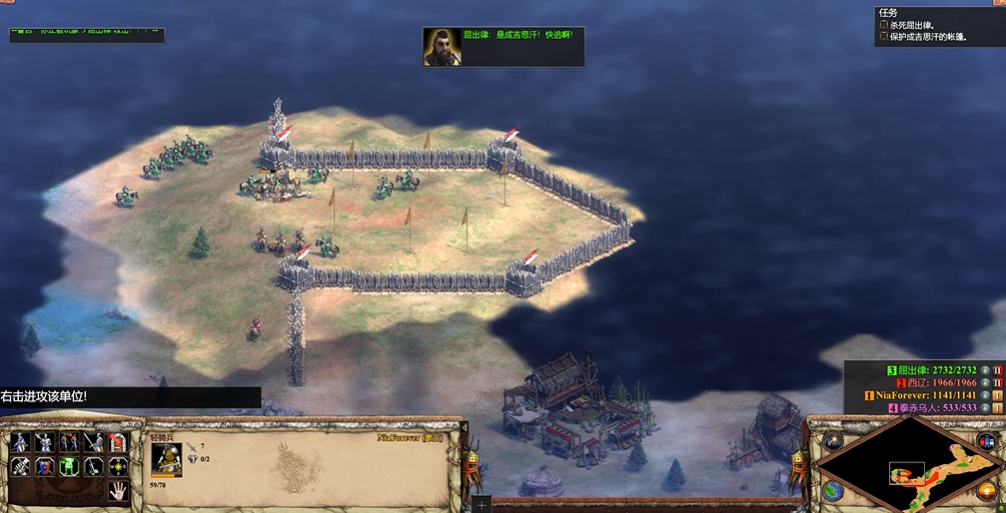Viewport: 1006px width, 513px height.
Task: Open the garrison command with red arrow
Action: point(117,442)
